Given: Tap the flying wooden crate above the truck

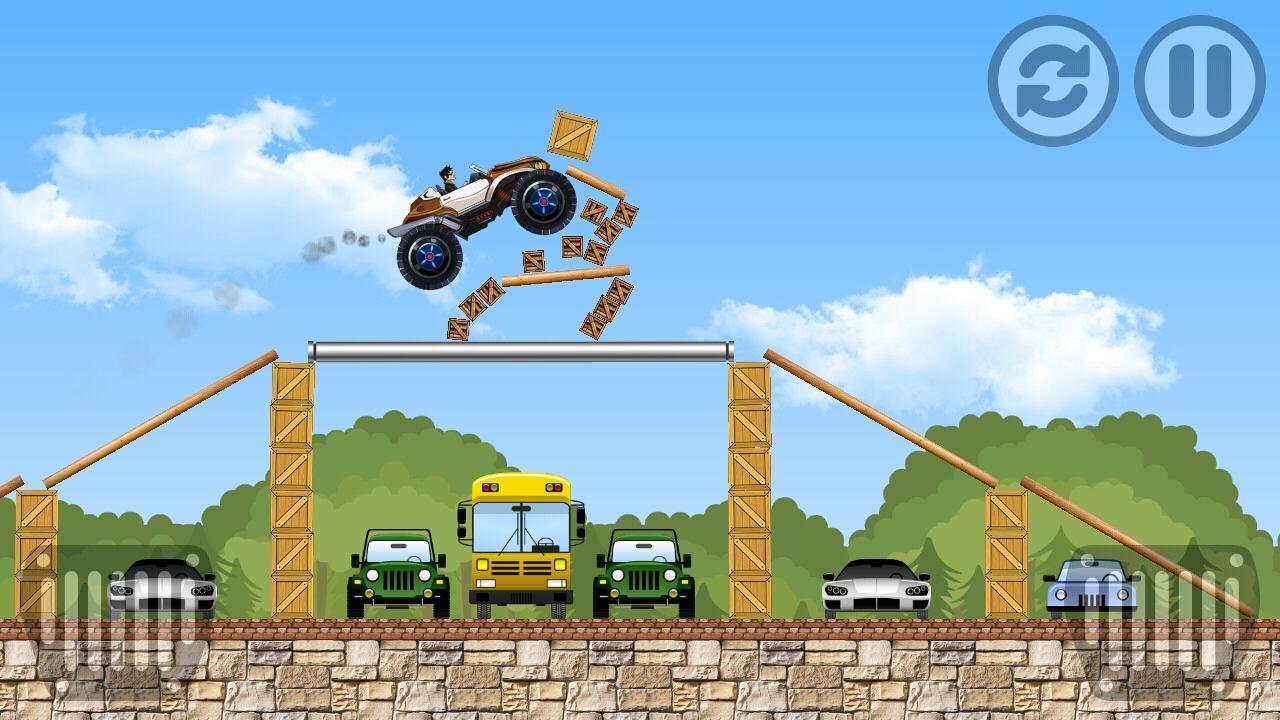Looking at the screenshot, I should (573, 135).
